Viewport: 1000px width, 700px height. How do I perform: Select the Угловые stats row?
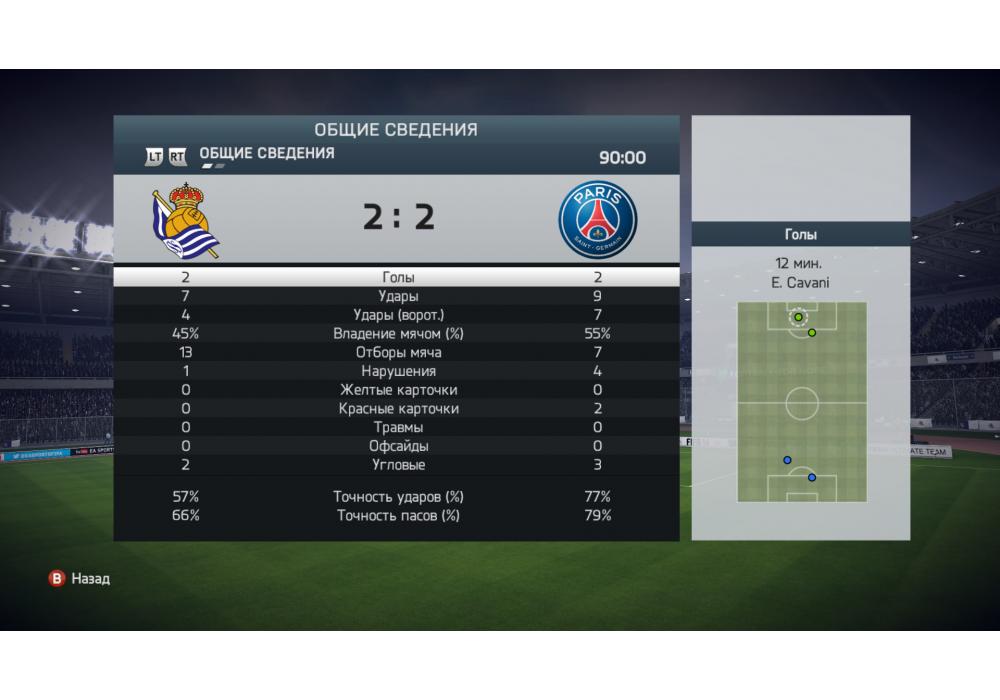click(x=398, y=465)
